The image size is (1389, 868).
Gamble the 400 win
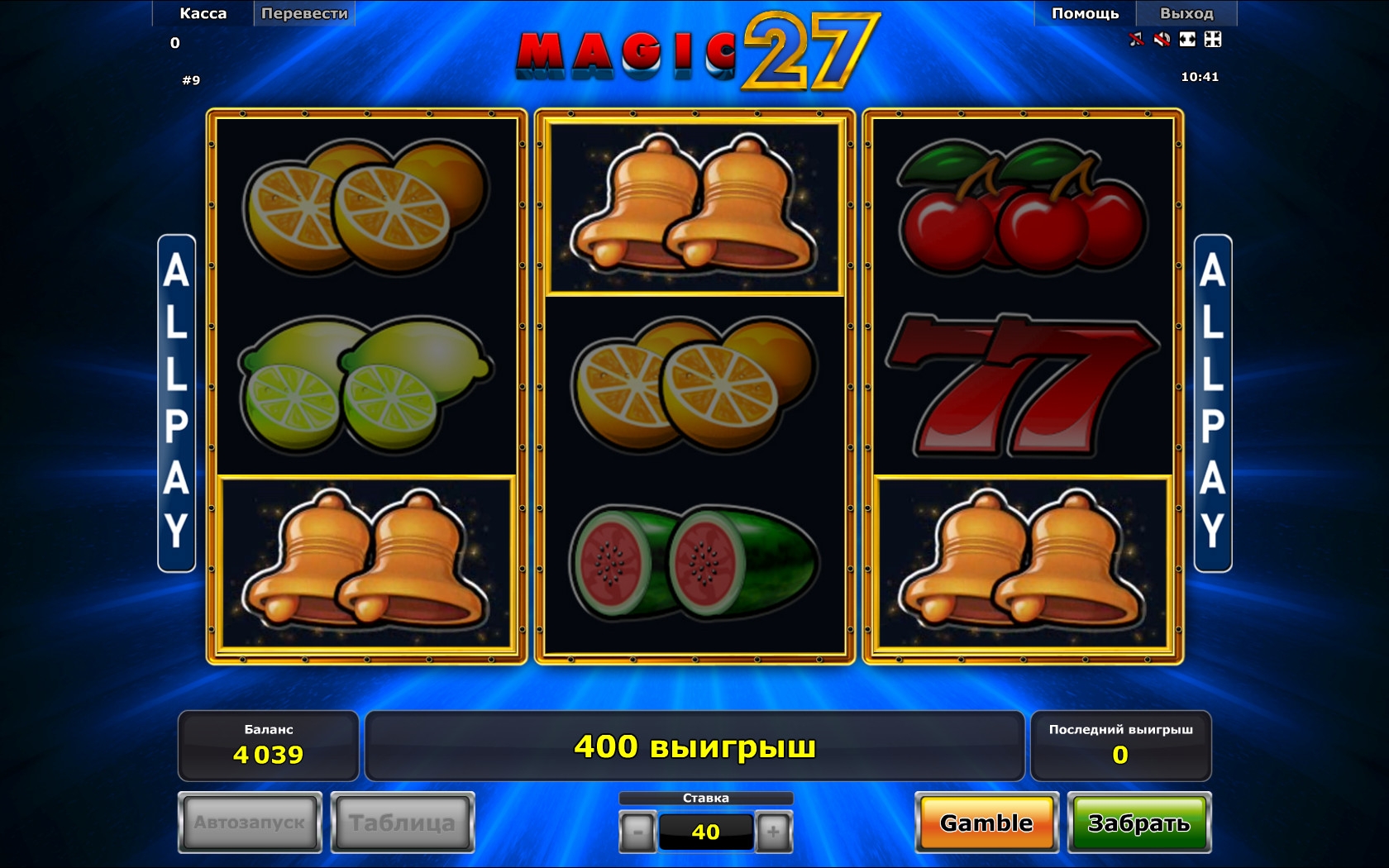[x=986, y=823]
